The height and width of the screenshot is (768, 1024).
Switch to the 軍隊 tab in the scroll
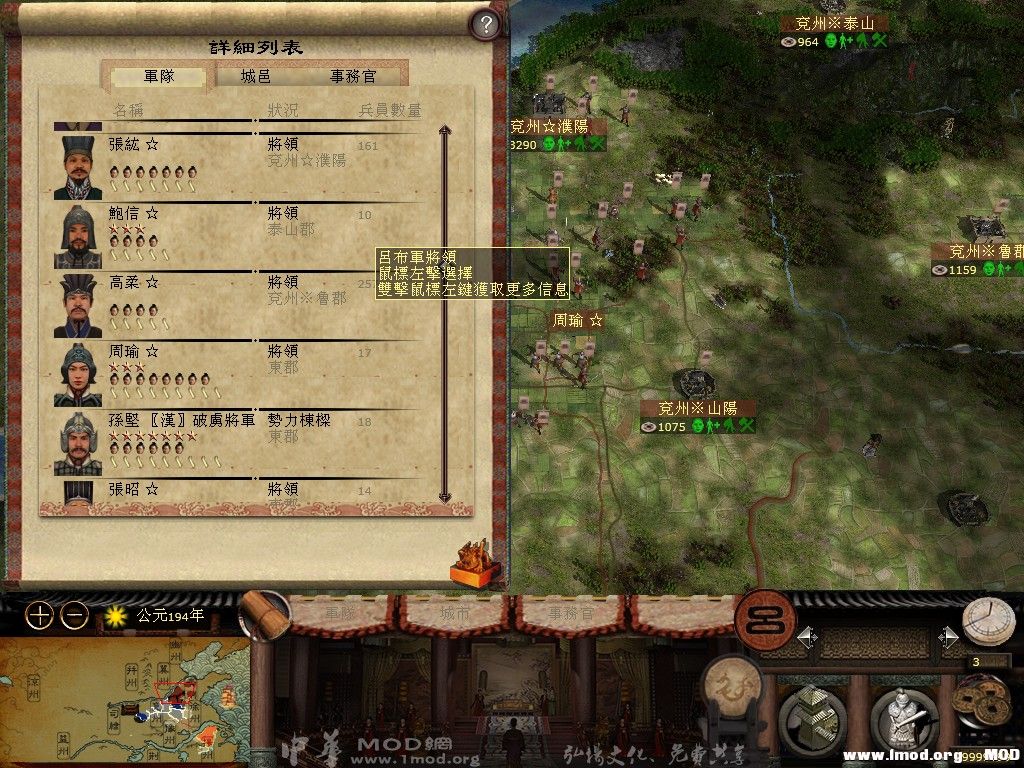pos(159,76)
